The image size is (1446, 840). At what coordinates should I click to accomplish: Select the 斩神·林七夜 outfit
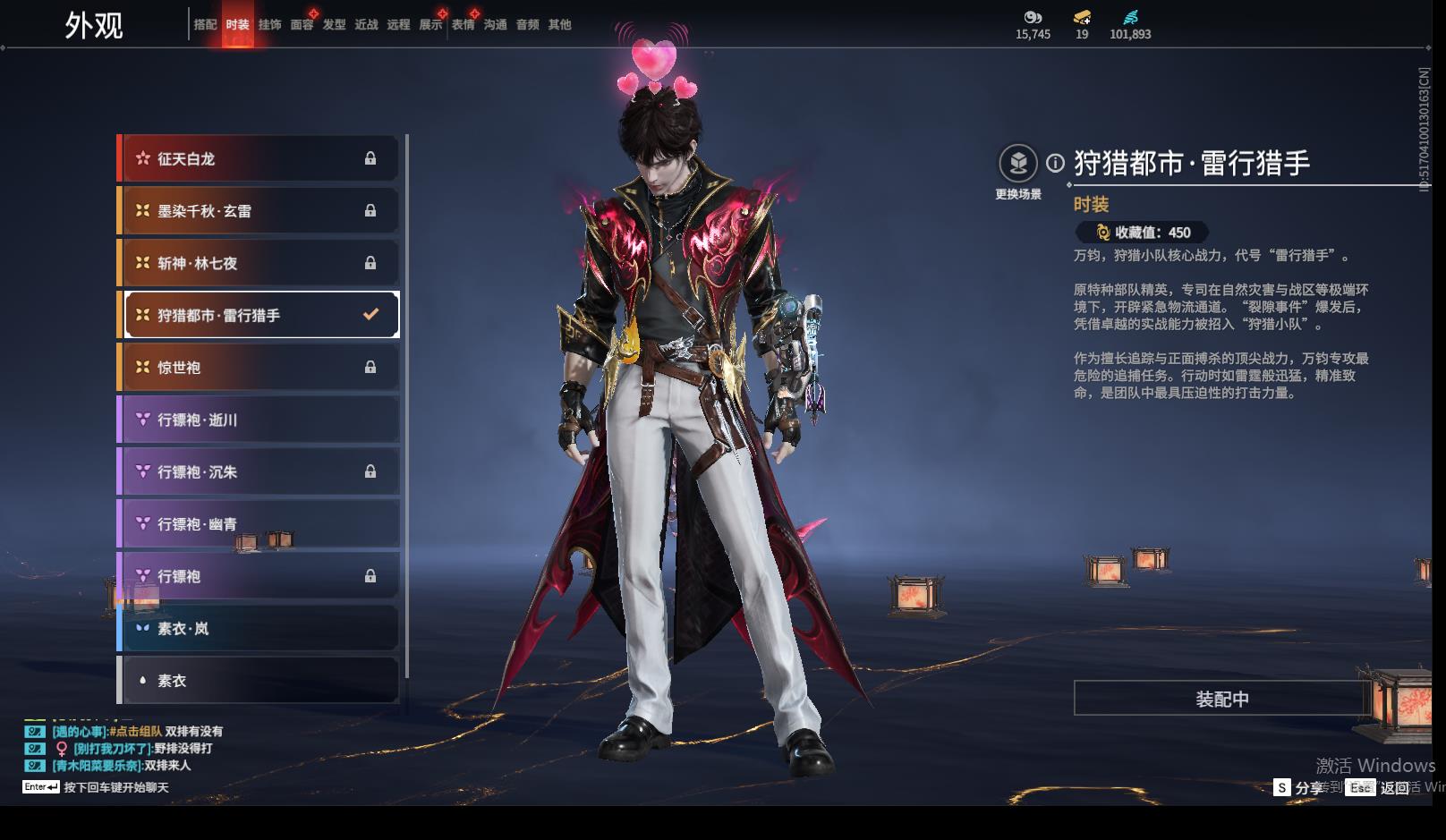point(259,263)
